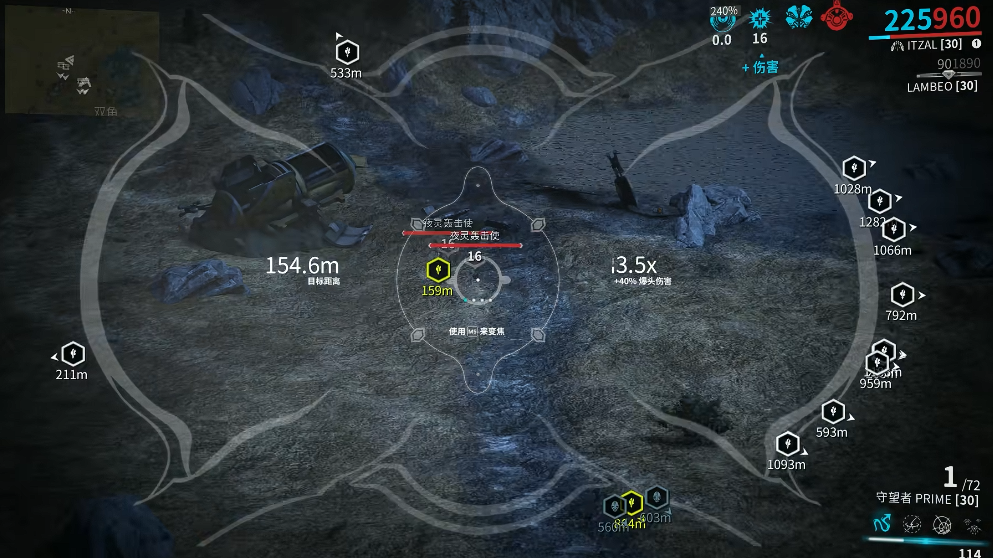
Task: Open the minimap in the corner
Action: [82, 63]
